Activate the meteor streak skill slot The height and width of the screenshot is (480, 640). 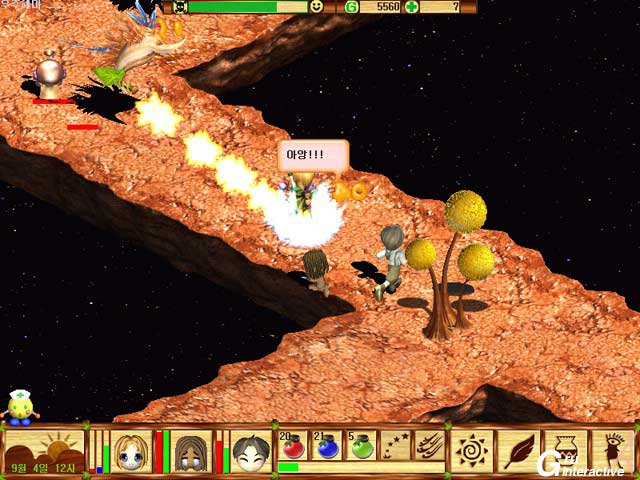pos(429,444)
